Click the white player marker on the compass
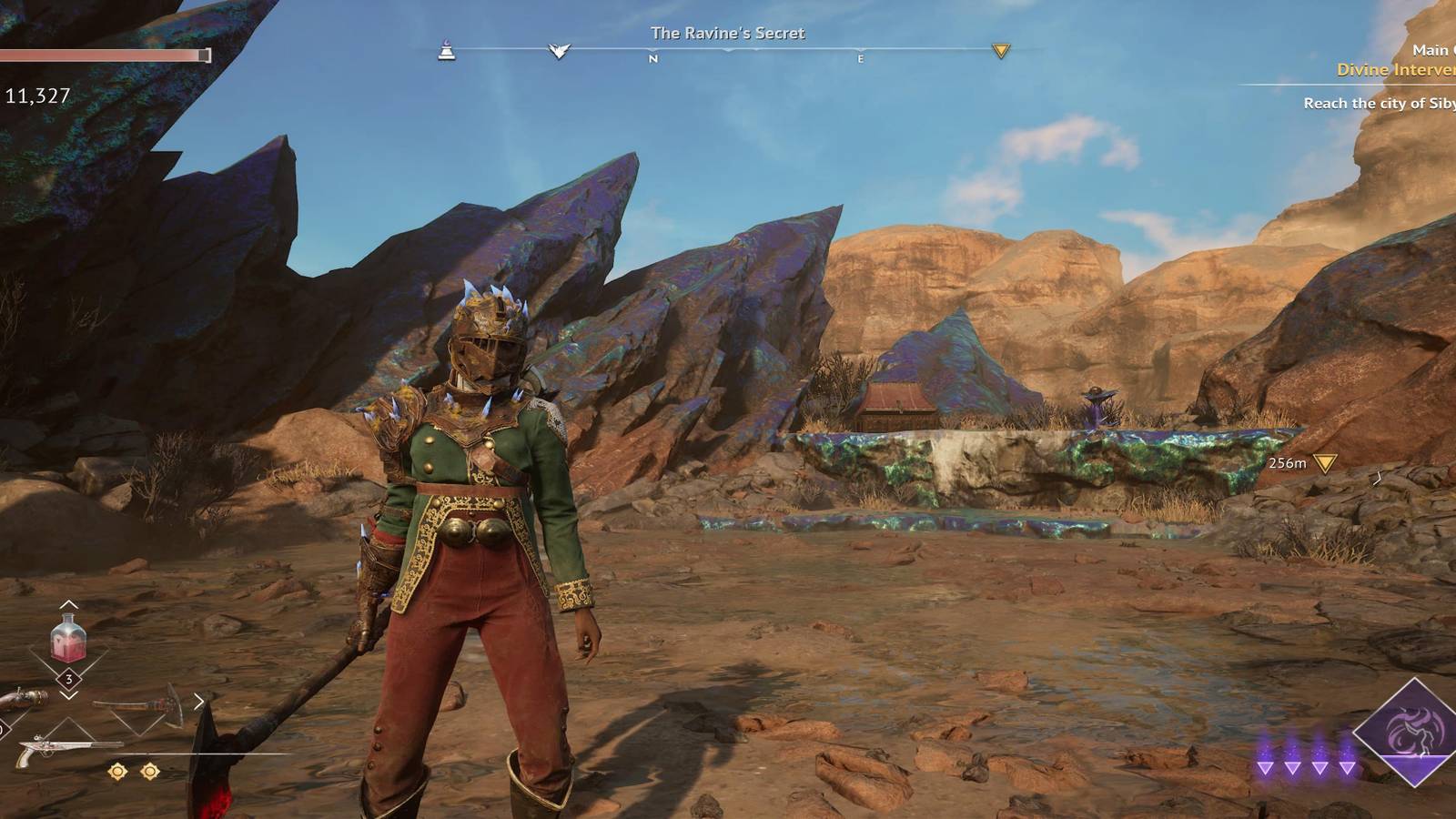The image size is (1456, 819). point(561,49)
